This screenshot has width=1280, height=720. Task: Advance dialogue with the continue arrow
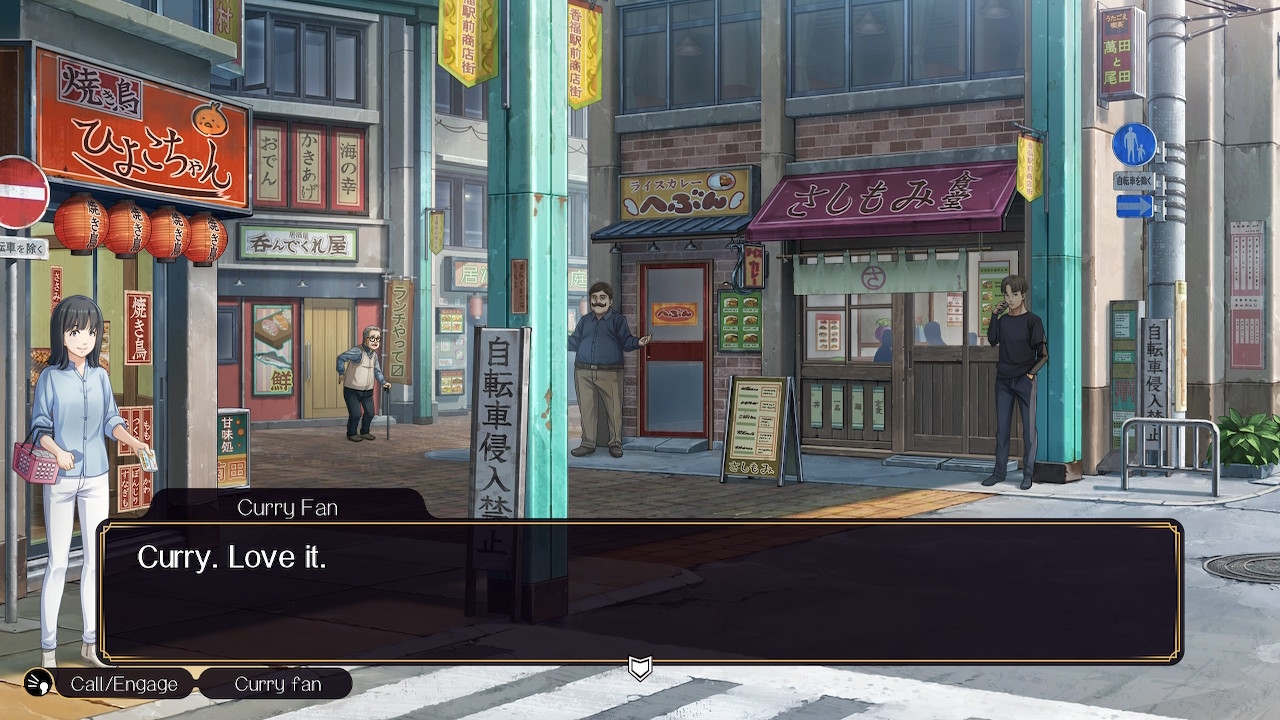point(640,668)
